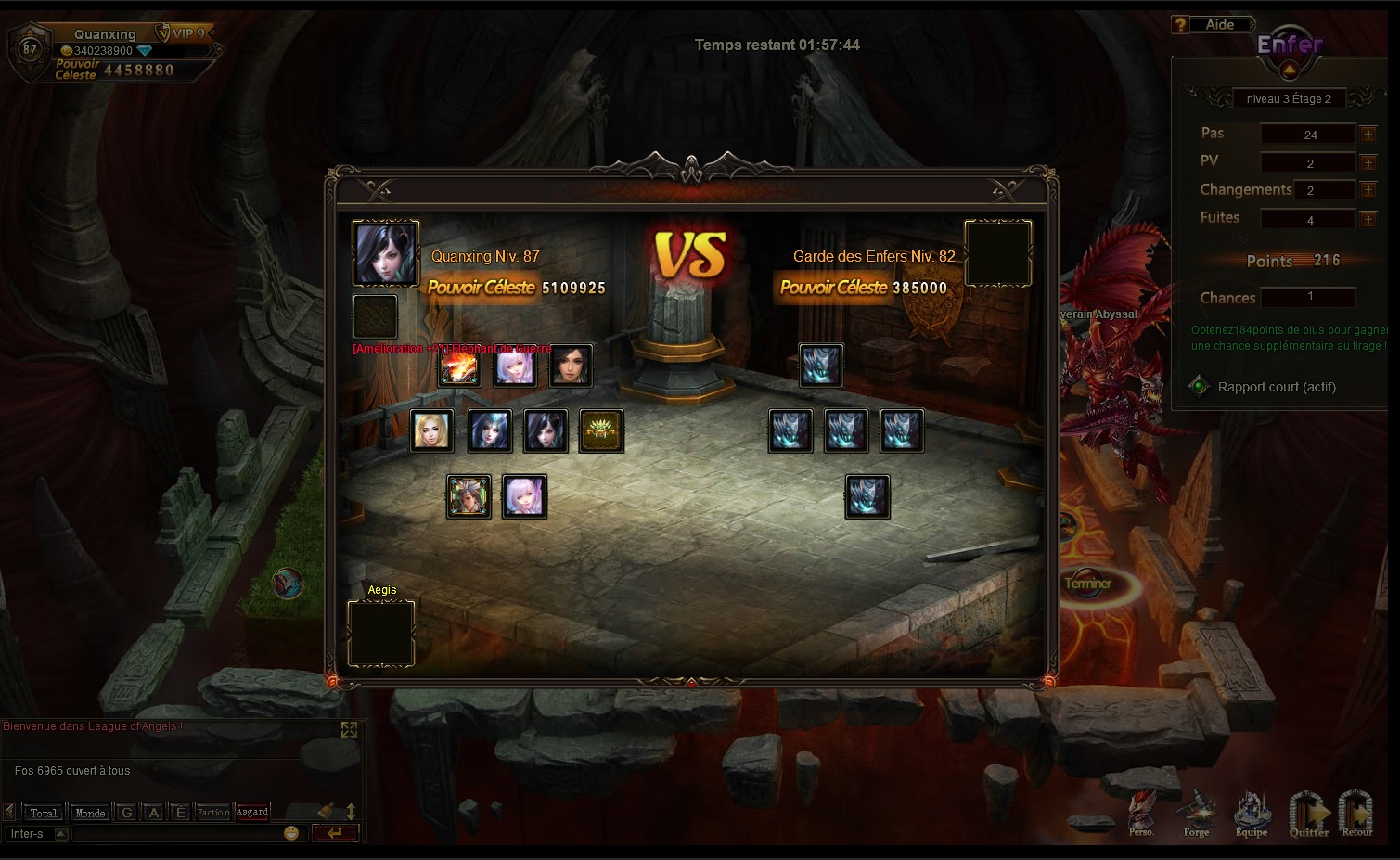
Task: Add Changements with the plus button
Action: [1368, 190]
